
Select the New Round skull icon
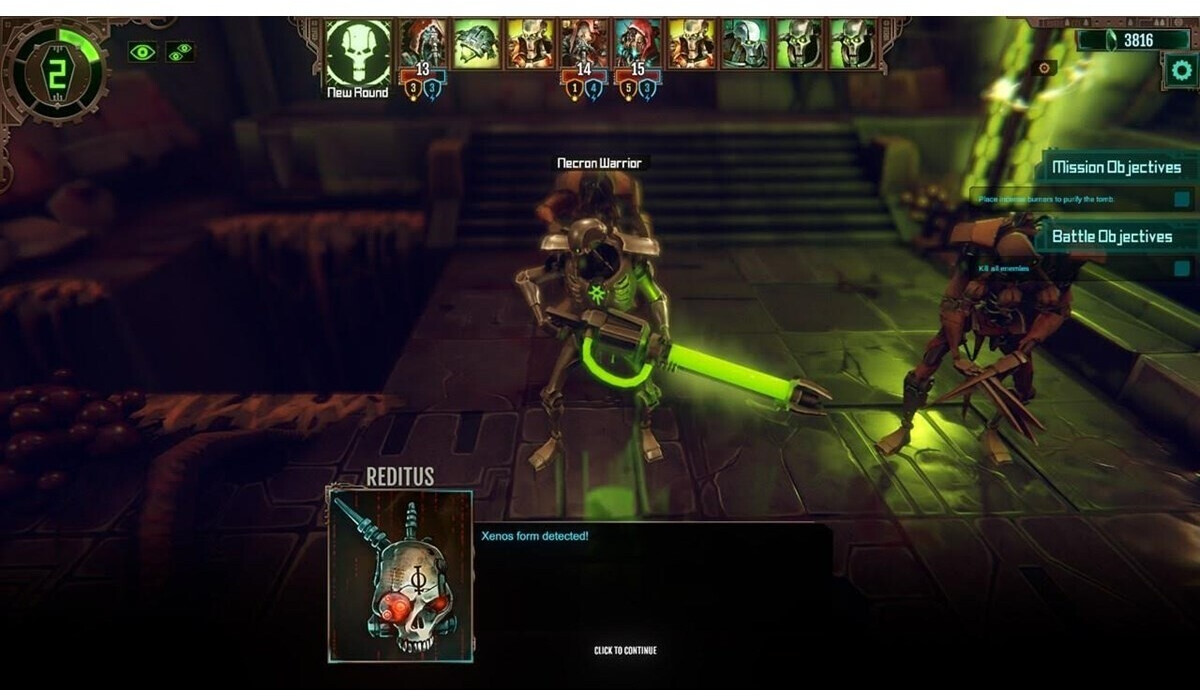coord(357,52)
